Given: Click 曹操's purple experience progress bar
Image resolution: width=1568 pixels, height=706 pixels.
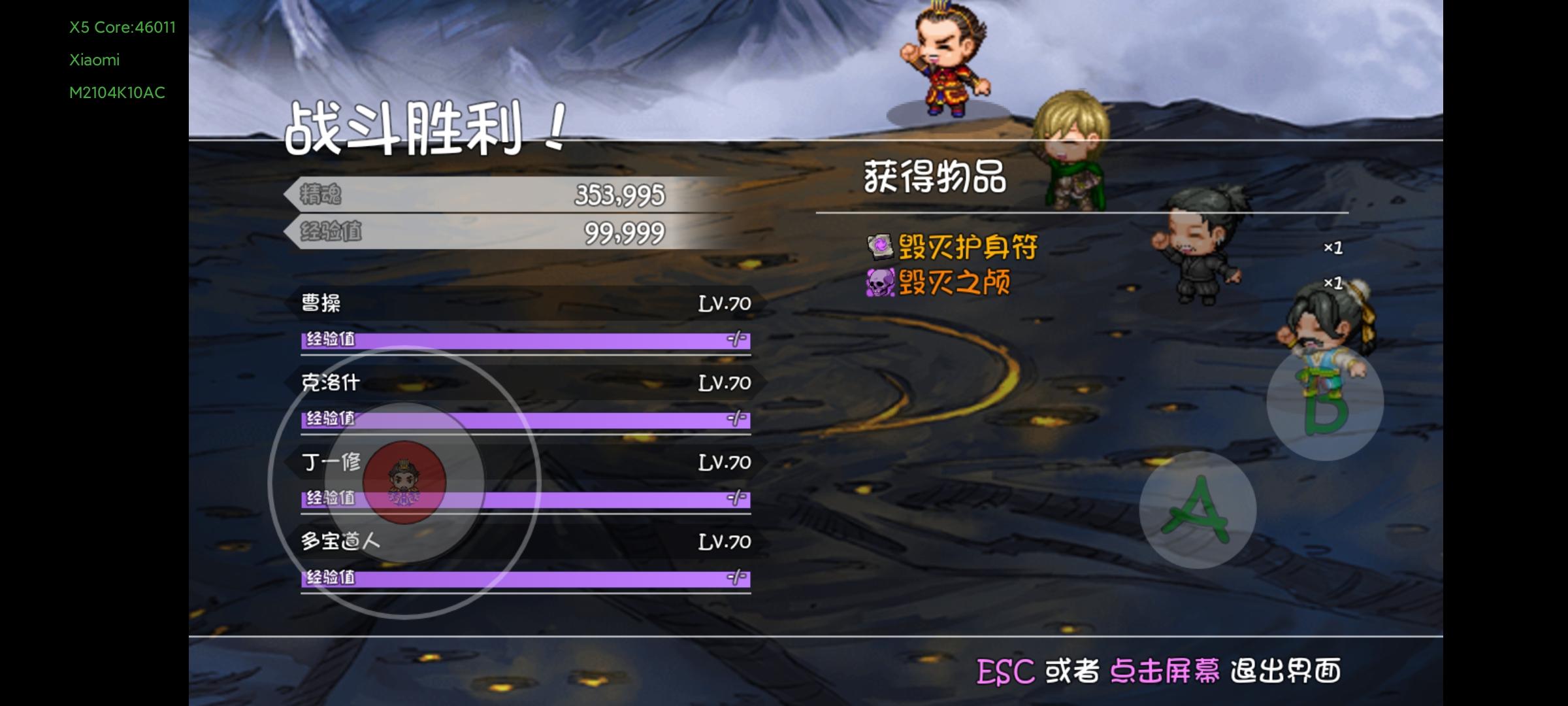Looking at the screenshot, I should pyautogui.click(x=523, y=340).
